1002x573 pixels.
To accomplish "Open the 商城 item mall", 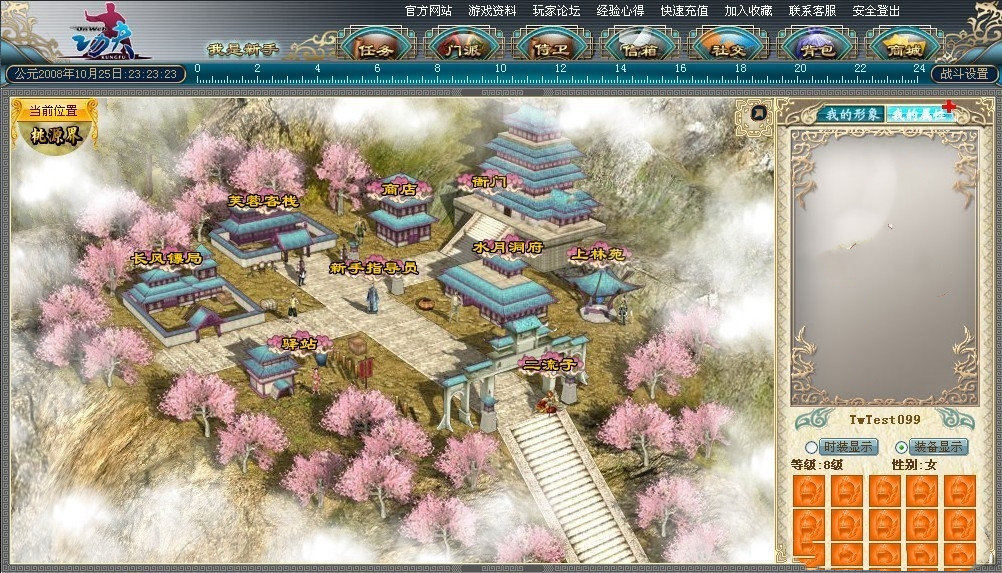I will 904,47.
